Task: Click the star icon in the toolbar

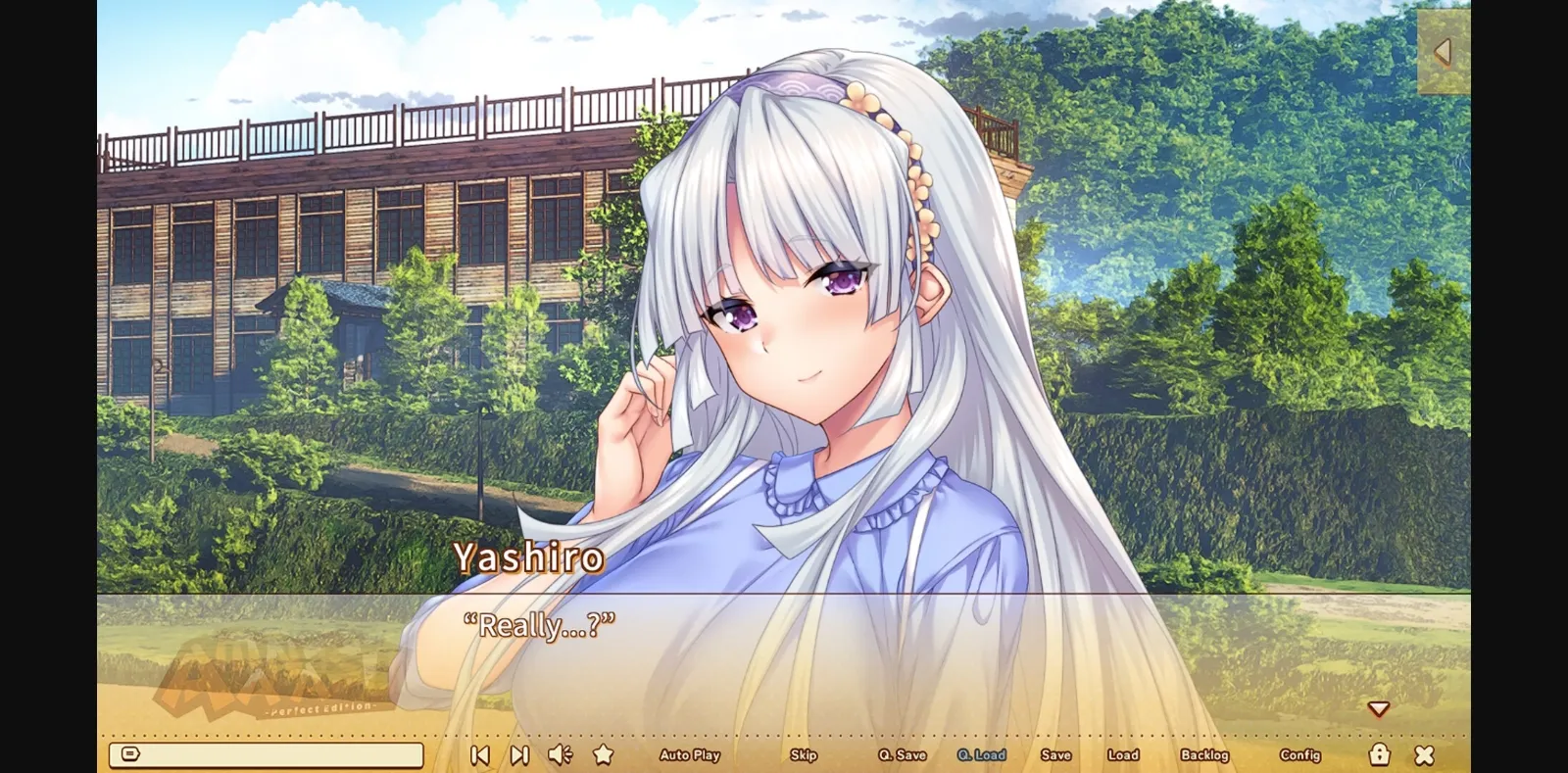Action: [x=601, y=754]
